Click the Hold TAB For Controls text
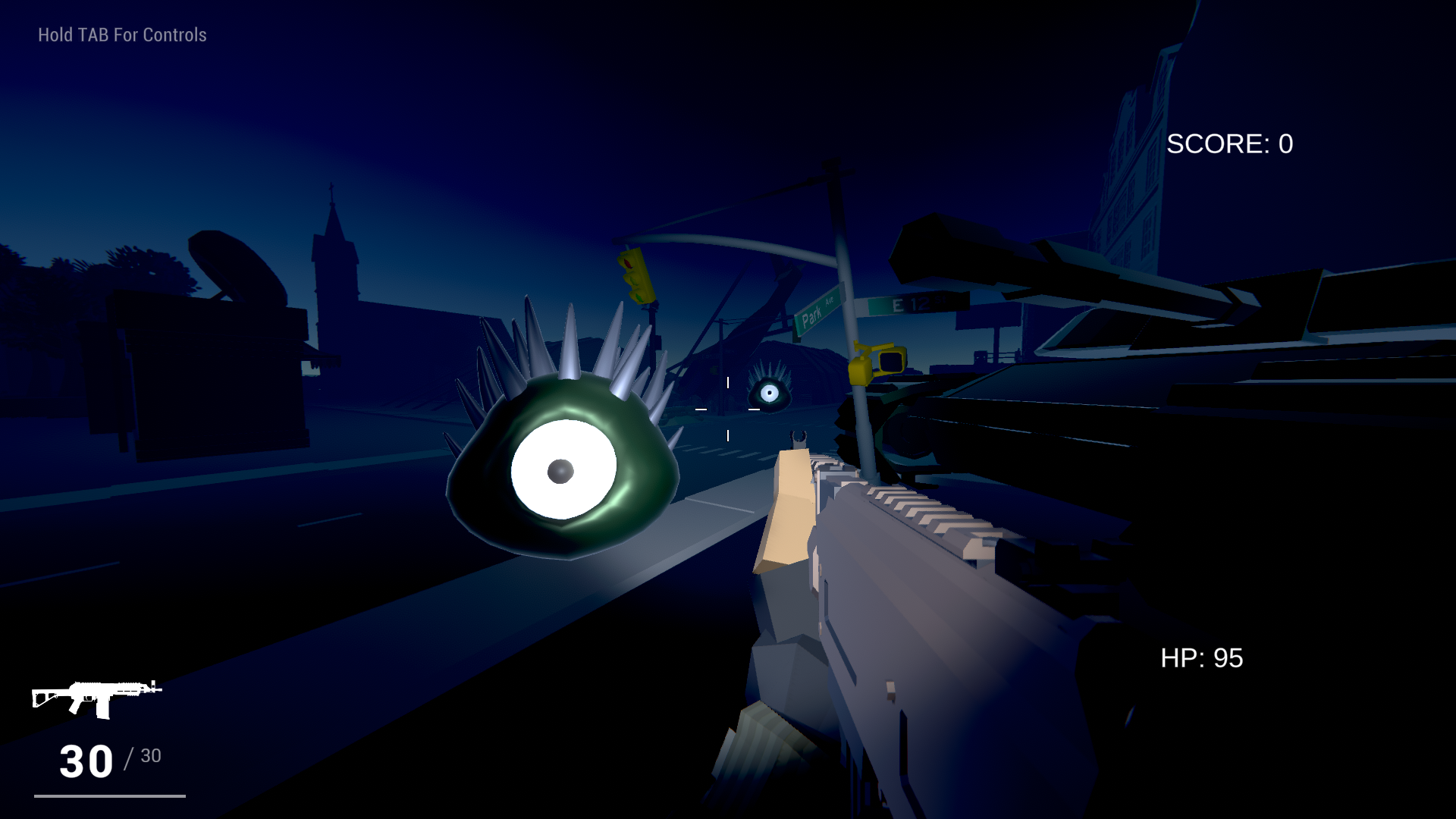Image resolution: width=1456 pixels, height=819 pixels. tap(121, 34)
